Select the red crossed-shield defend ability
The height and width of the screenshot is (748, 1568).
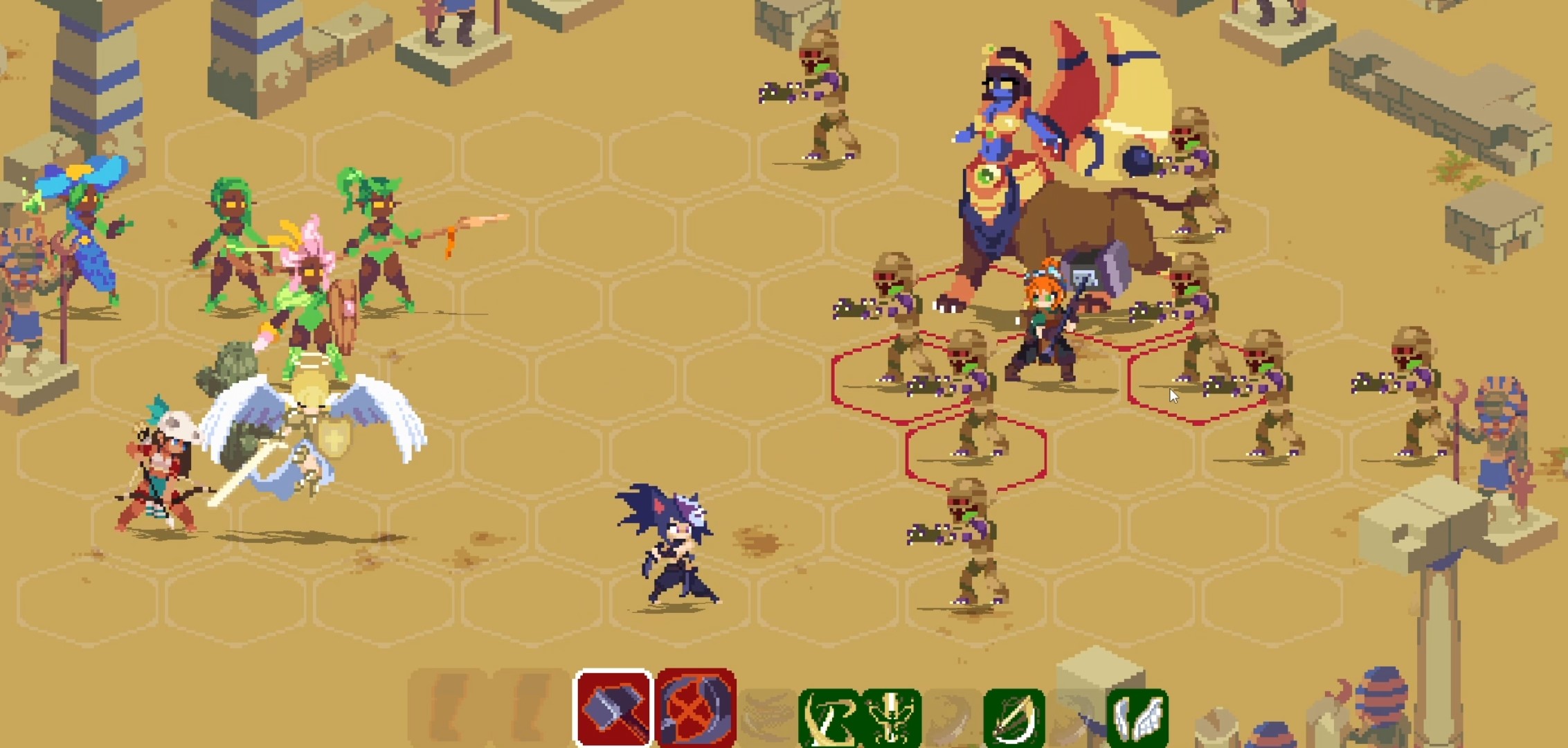[x=694, y=706]
